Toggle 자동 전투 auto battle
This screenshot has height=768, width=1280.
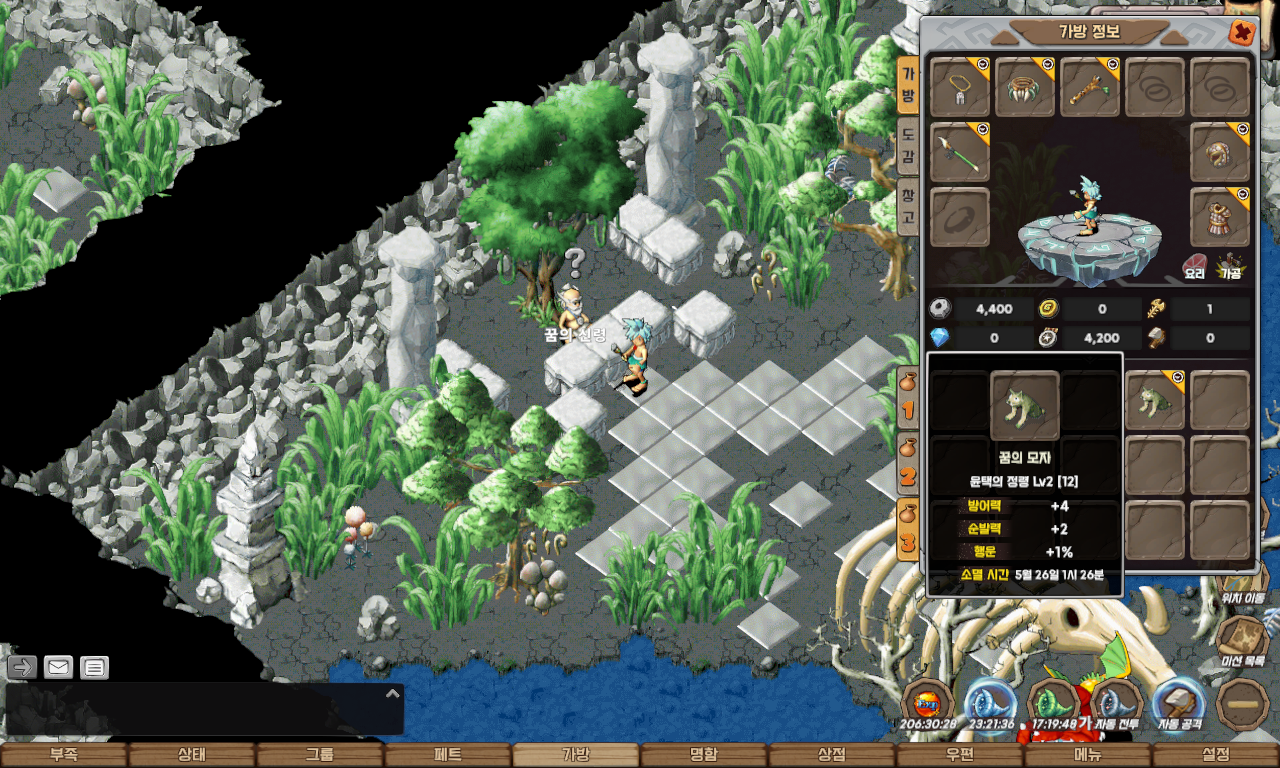coord(1117,703)
